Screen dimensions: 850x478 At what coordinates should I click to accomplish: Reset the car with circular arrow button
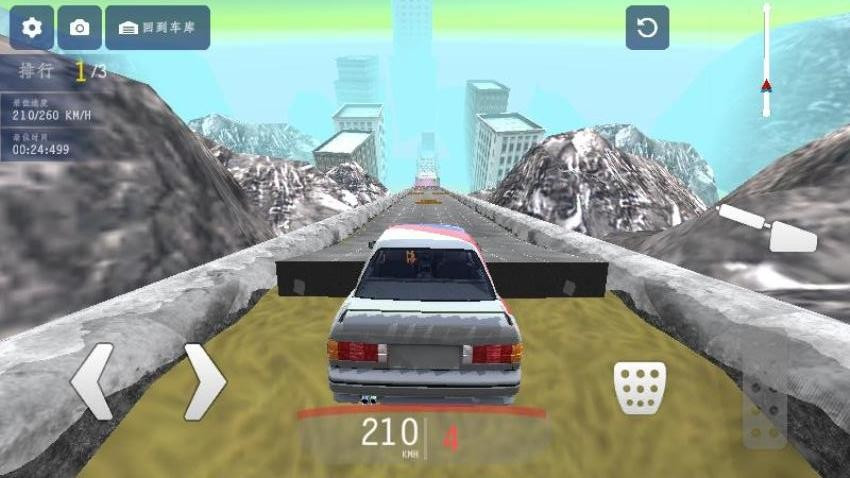point(647,28)
